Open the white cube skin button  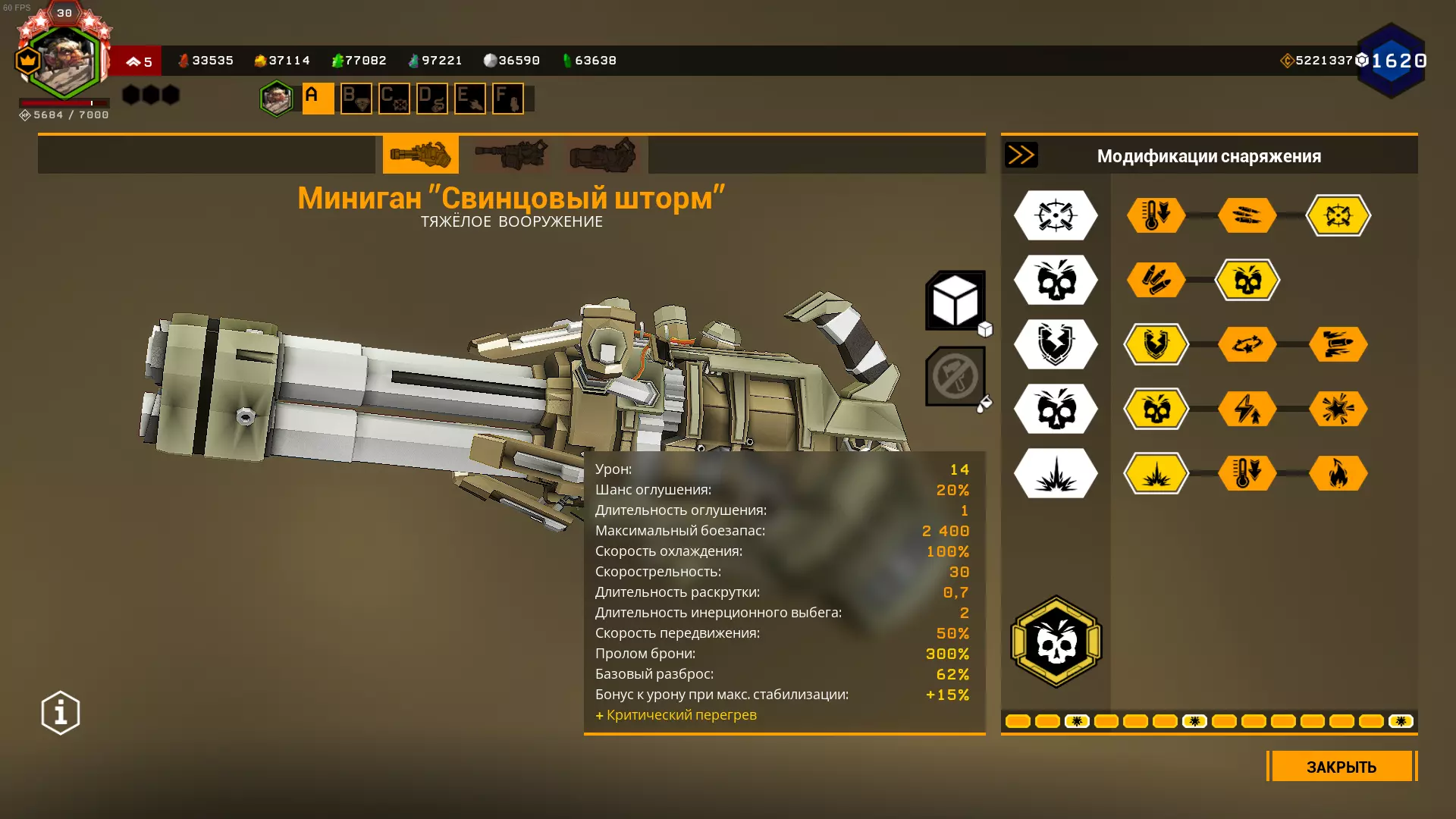(x=955, y=301)
